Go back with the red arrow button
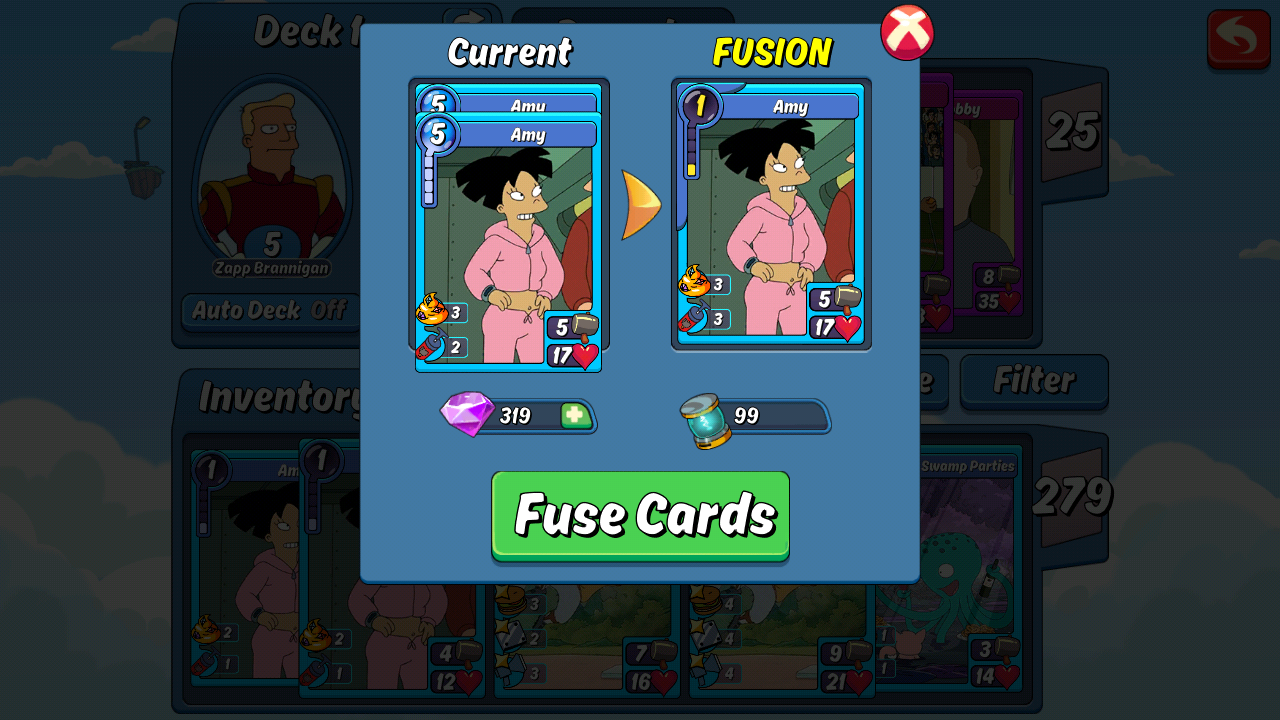Image resolution: width=1280 pixels, height=720 pixels. point(1237,38)
